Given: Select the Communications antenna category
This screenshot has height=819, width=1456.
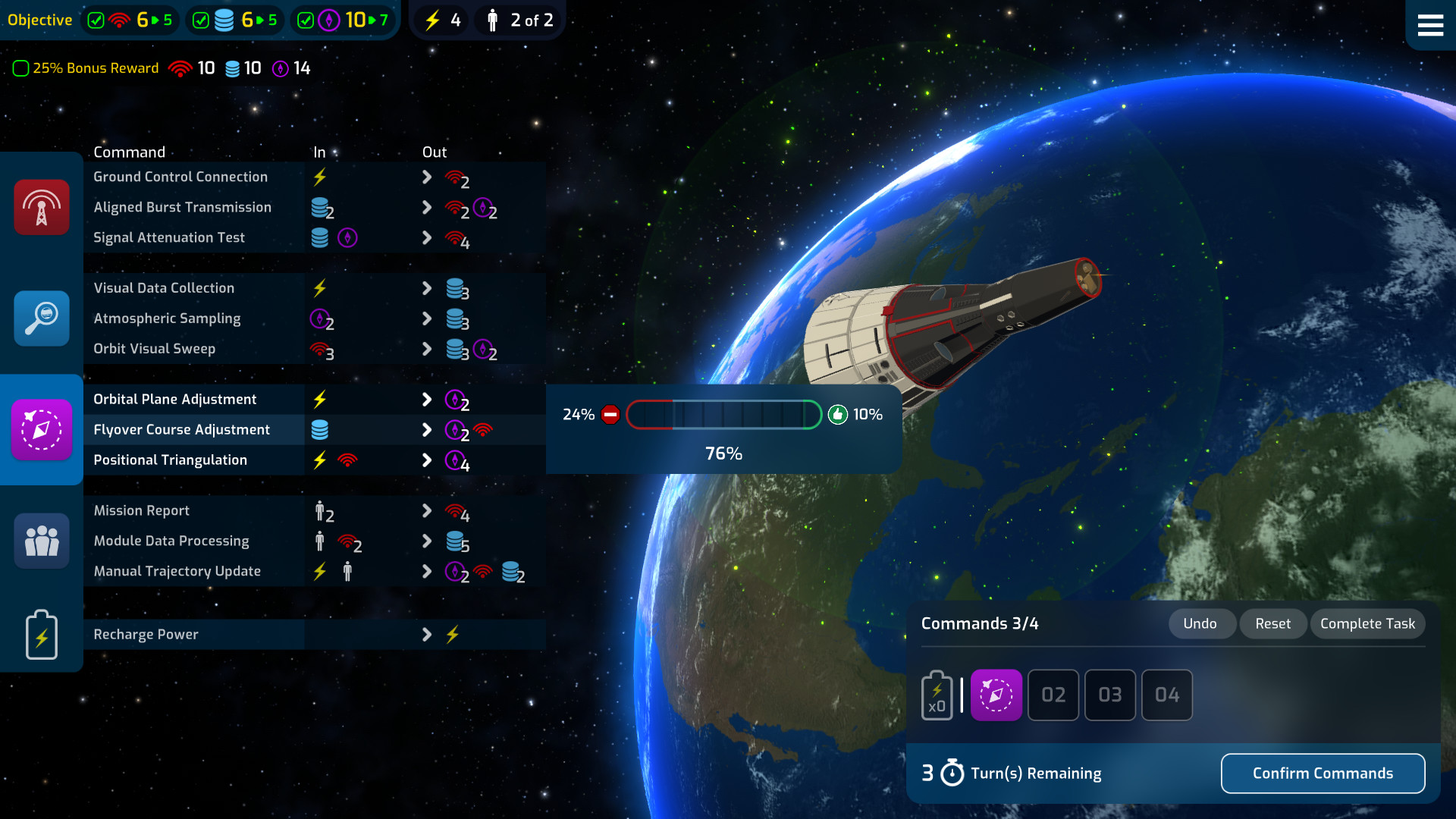Looking at the screenshot, I should 42,207.
